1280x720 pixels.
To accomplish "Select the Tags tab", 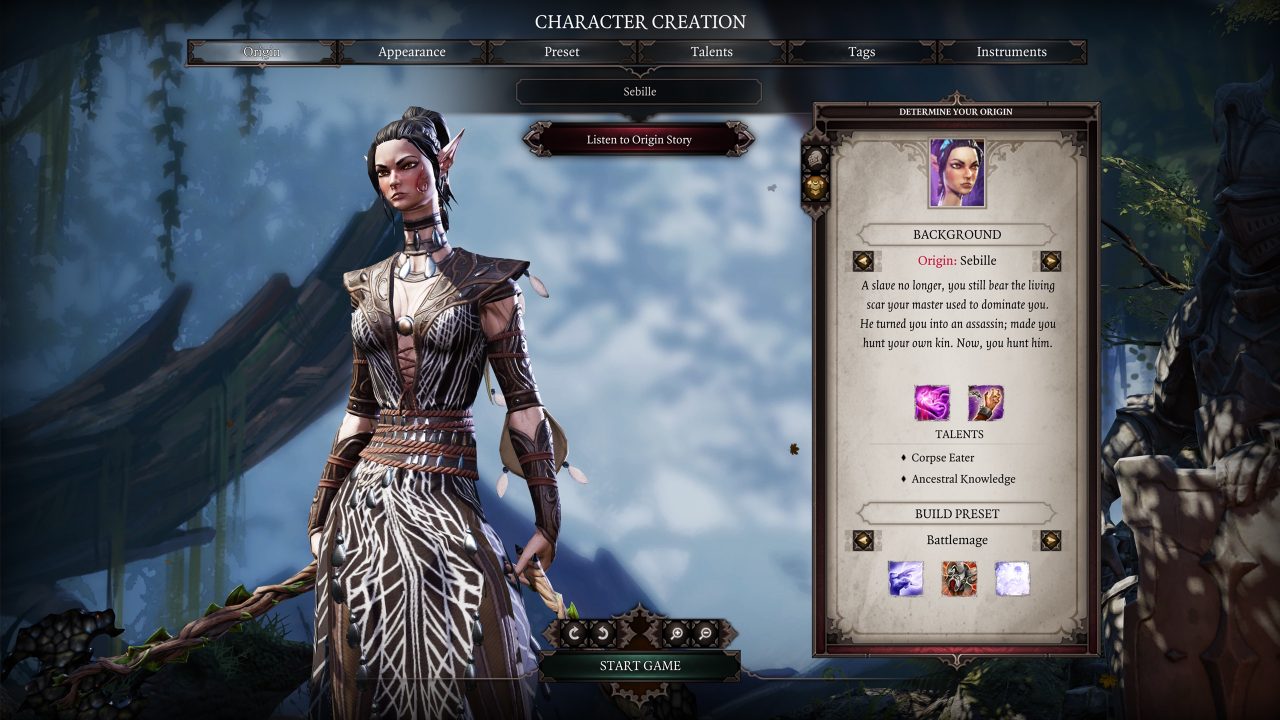I will (x=862, y=52).
